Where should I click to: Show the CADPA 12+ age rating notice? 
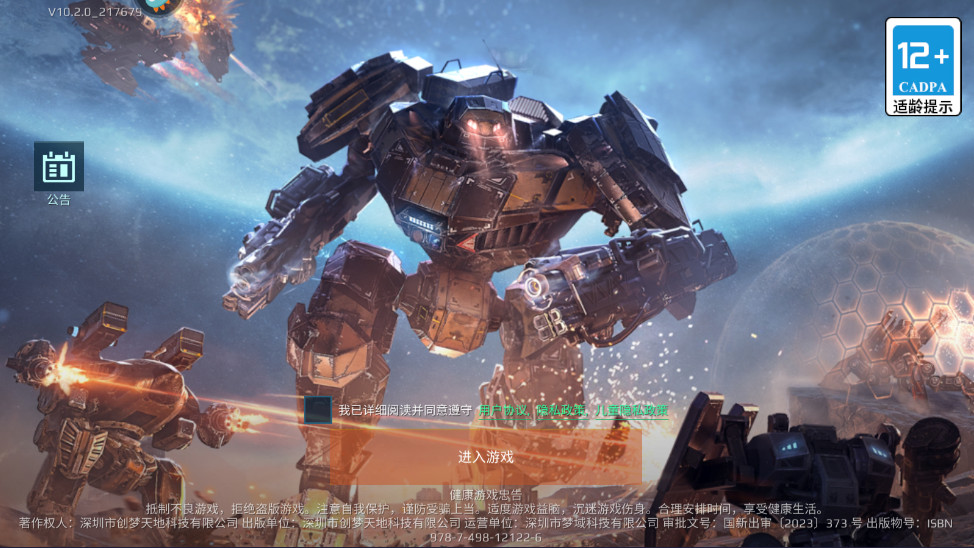[922, 66]
